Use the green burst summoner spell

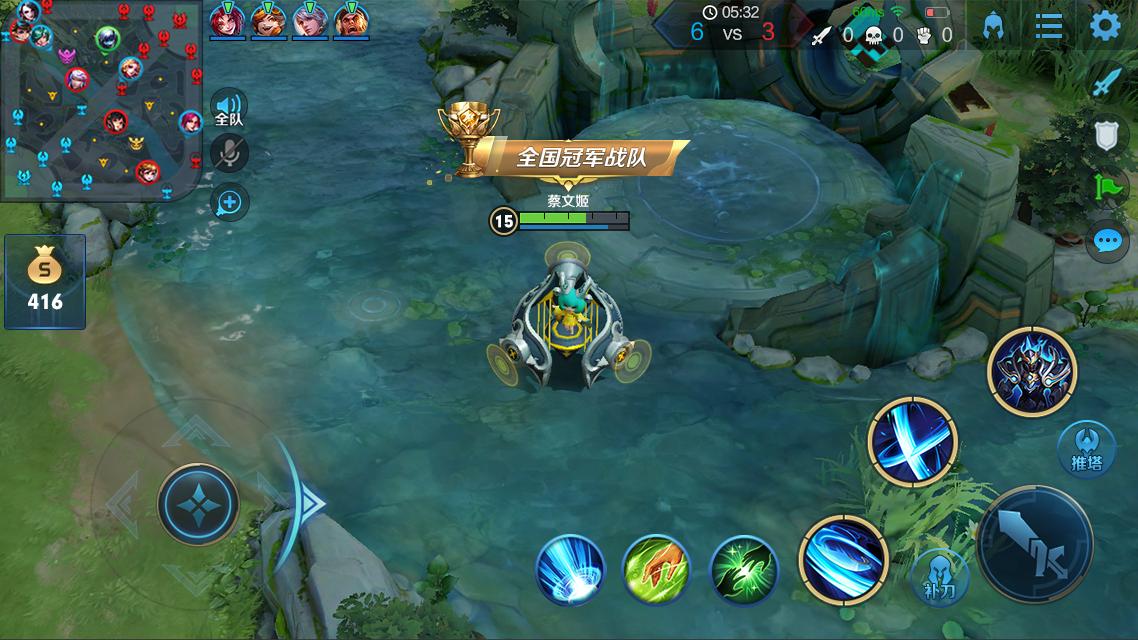[744, 570]
